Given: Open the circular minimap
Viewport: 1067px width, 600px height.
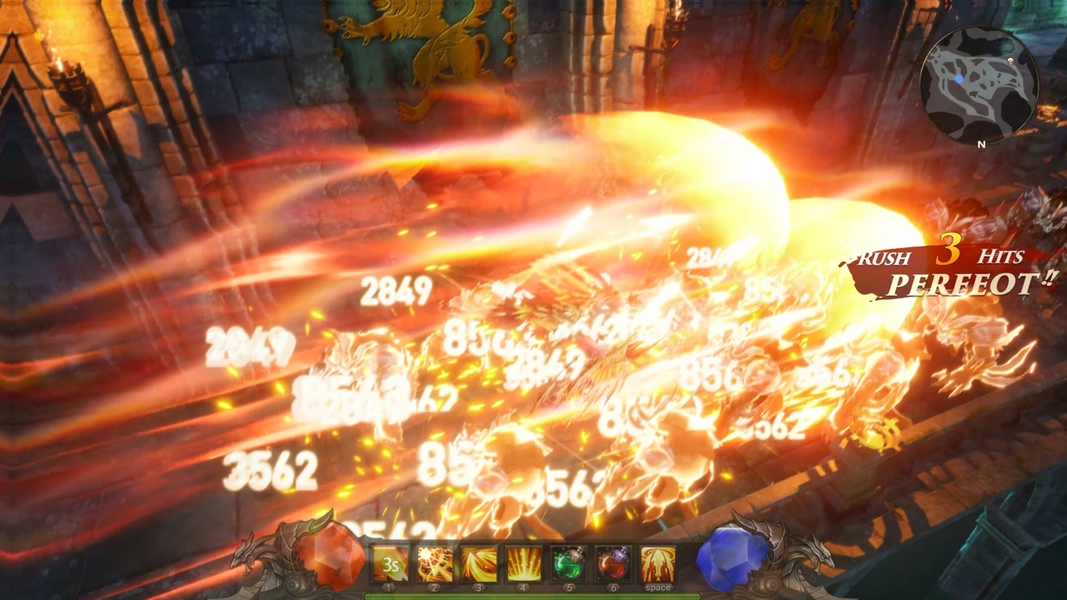Looking at the screenshot, I should tap(978, 85).
